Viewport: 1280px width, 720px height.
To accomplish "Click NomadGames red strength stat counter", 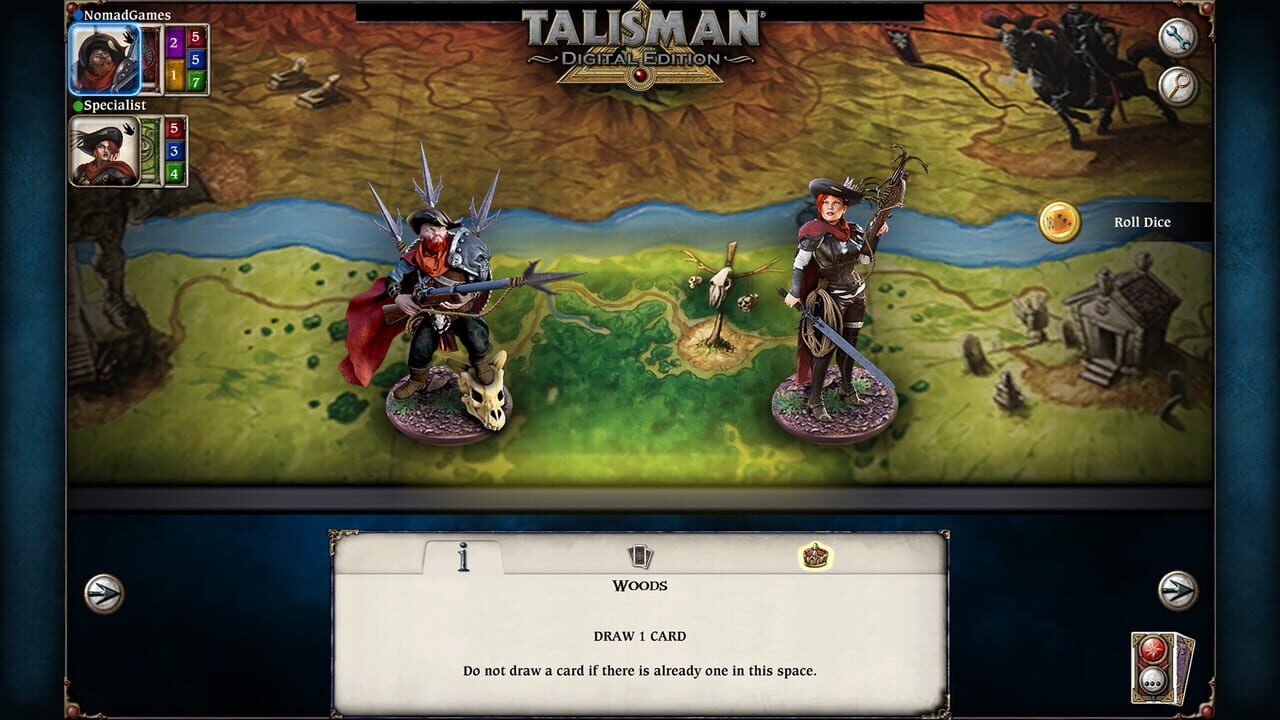I will pyautogui.click(x=196, y=38).
